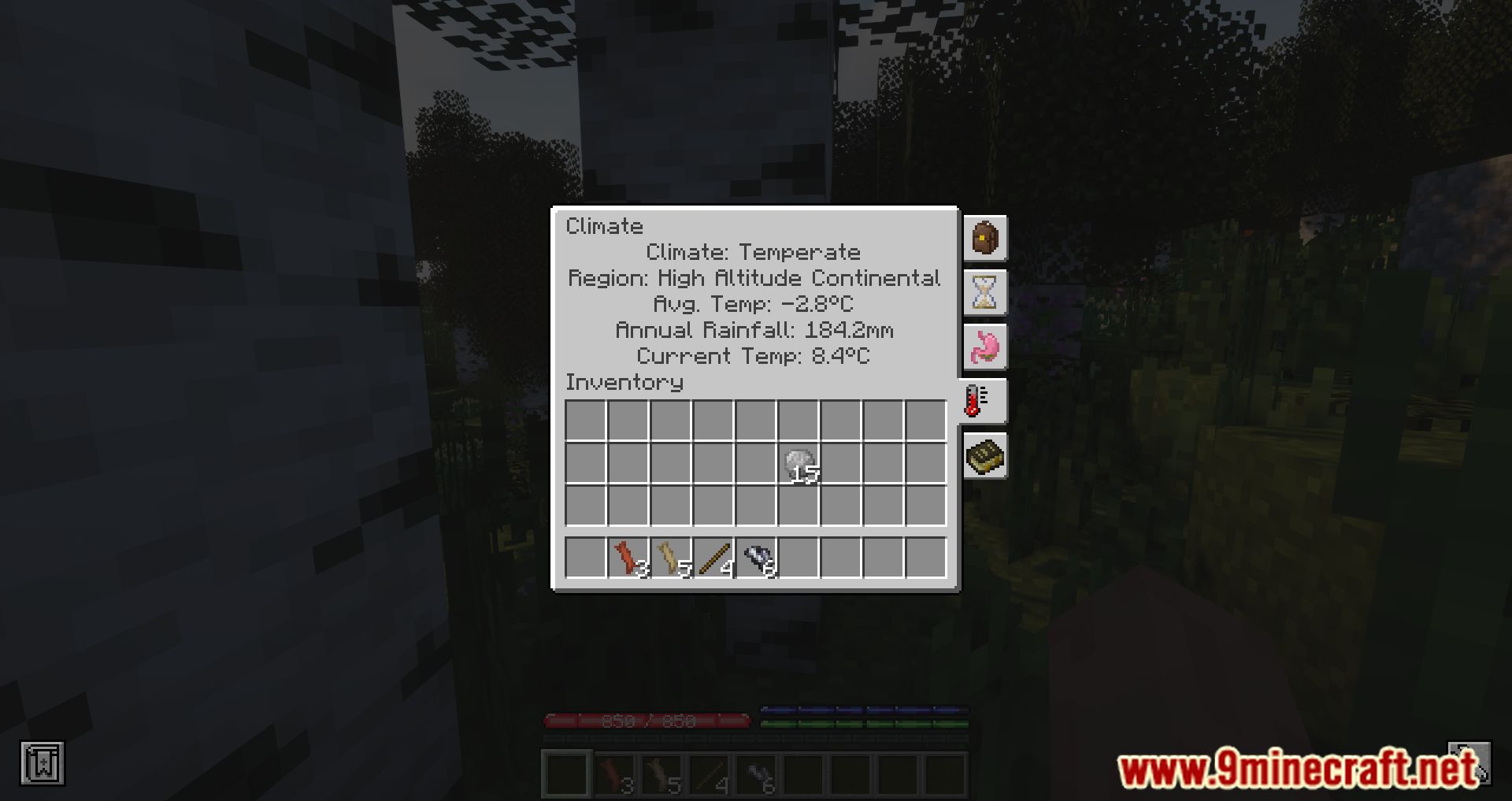Select the thermometer climate tab
This screenshot has height=801, width=1512.
point(984,399)
